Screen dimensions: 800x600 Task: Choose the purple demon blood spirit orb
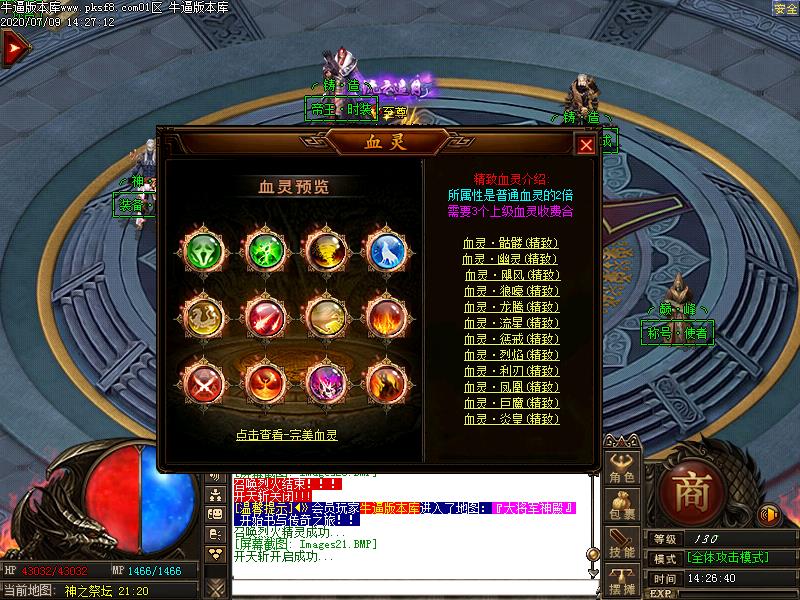point(325,381)
